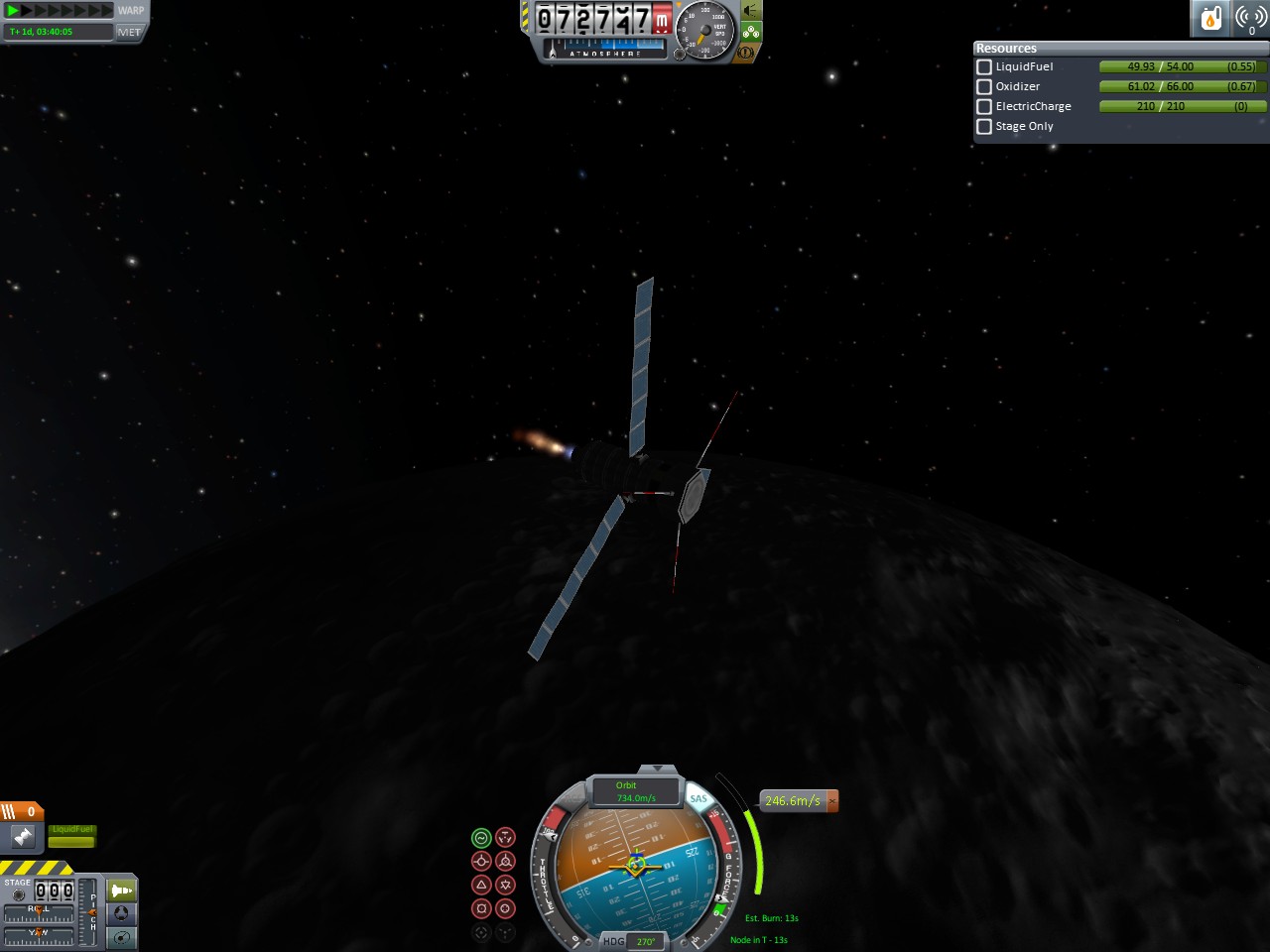Collapse the navball using its top arrow tab
Image resolution: width=1270 pixels, height=952 pixels.
tap(656, 769)
